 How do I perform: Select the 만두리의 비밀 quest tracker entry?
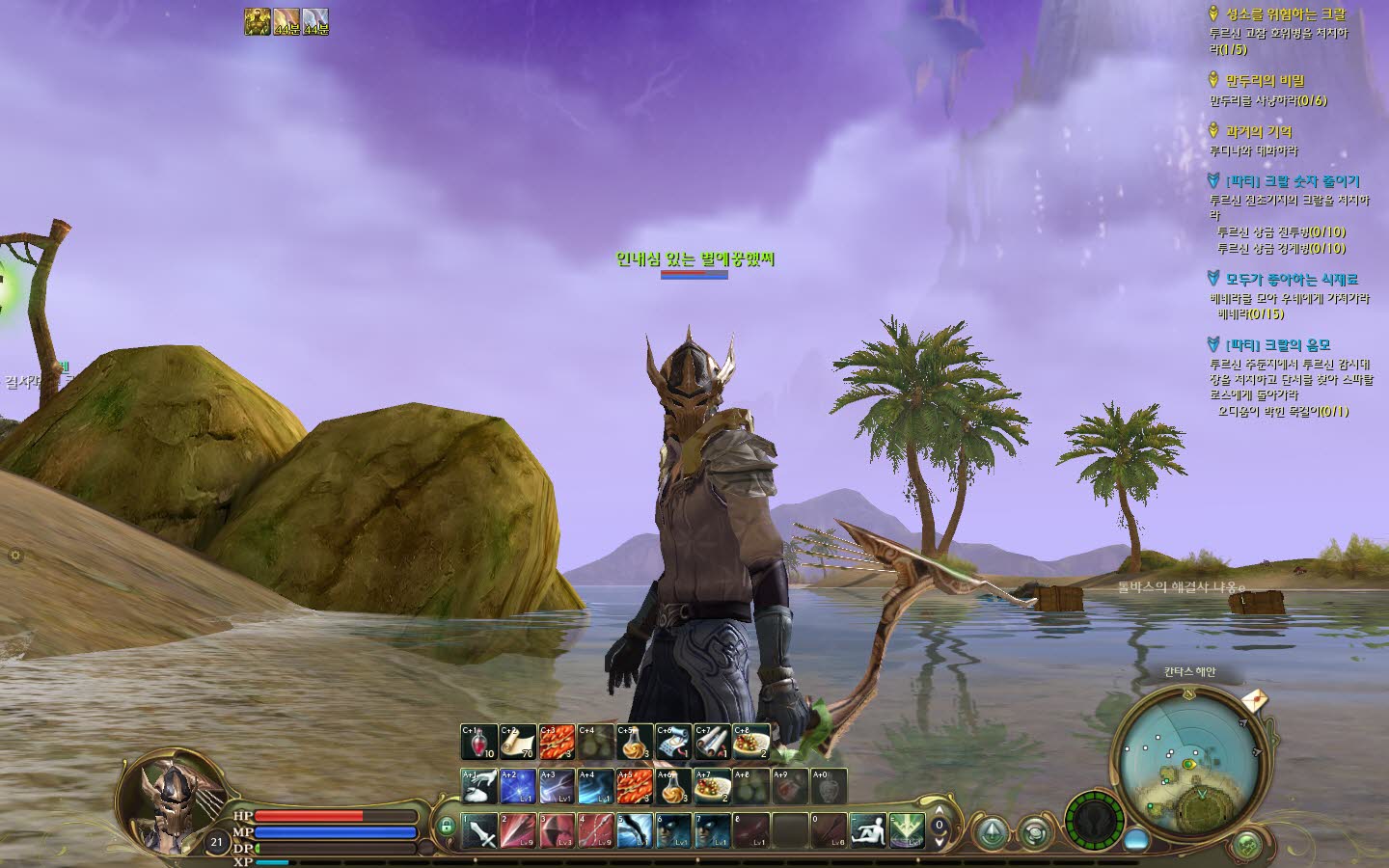point(1265,81)
